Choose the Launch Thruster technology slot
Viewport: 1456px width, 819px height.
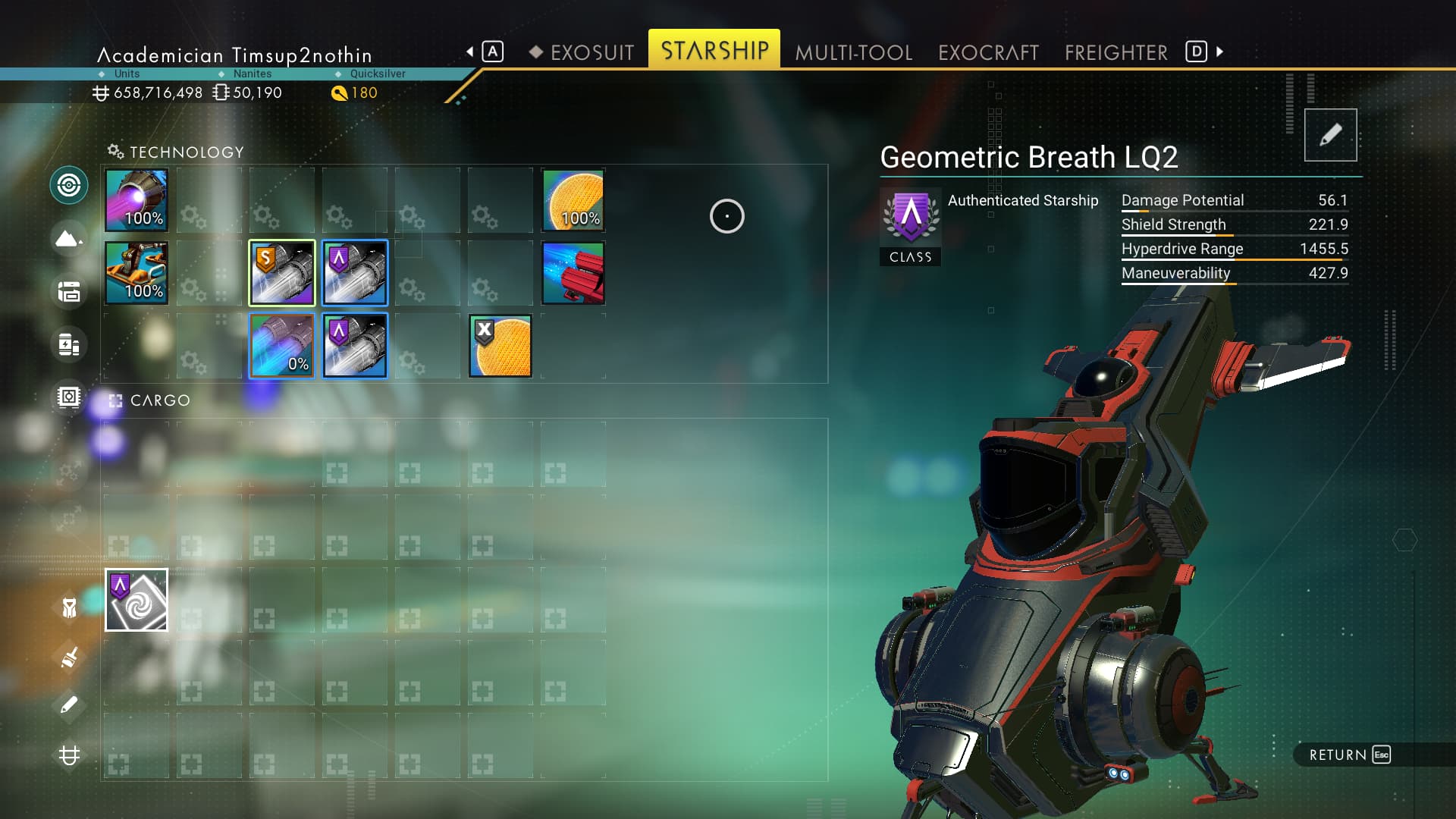click(x=136, y=273)
